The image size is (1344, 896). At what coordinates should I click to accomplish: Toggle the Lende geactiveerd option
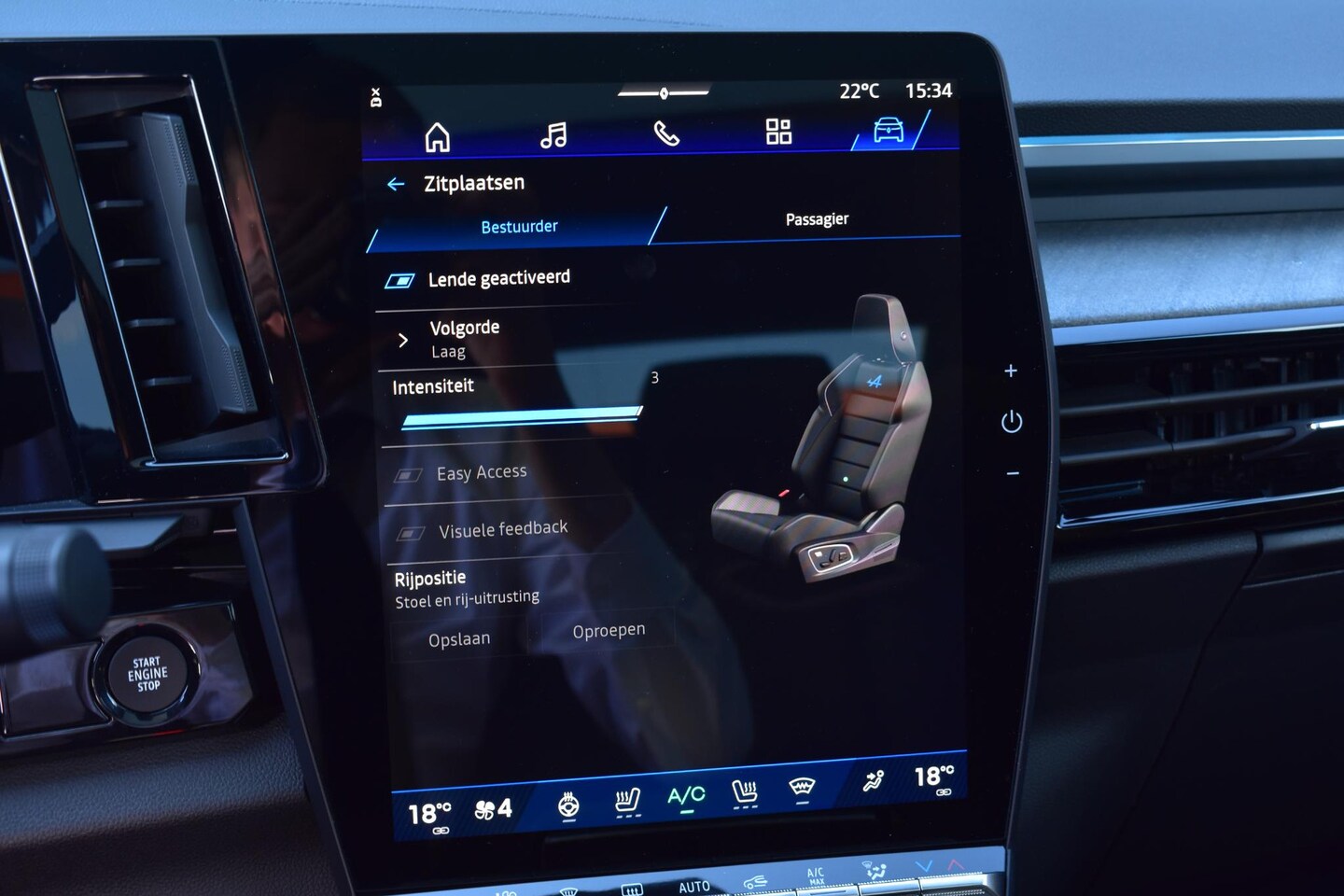click(x=400, y=281)
